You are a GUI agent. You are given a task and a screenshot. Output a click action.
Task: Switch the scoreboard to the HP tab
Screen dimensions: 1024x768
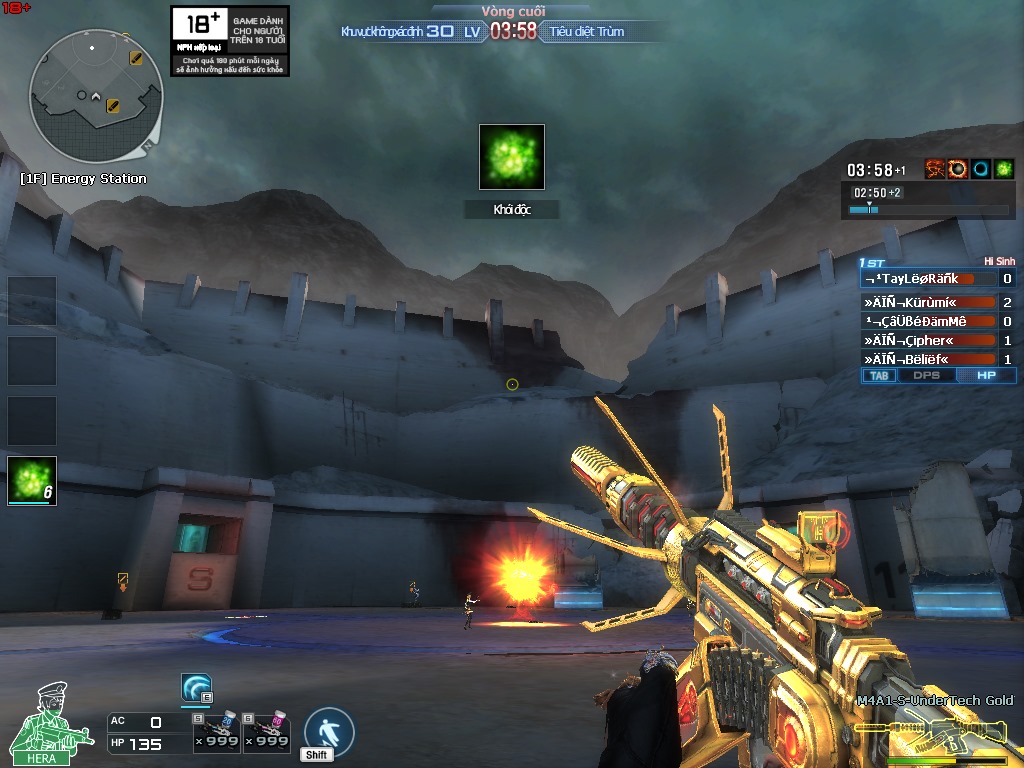point(986,375)
